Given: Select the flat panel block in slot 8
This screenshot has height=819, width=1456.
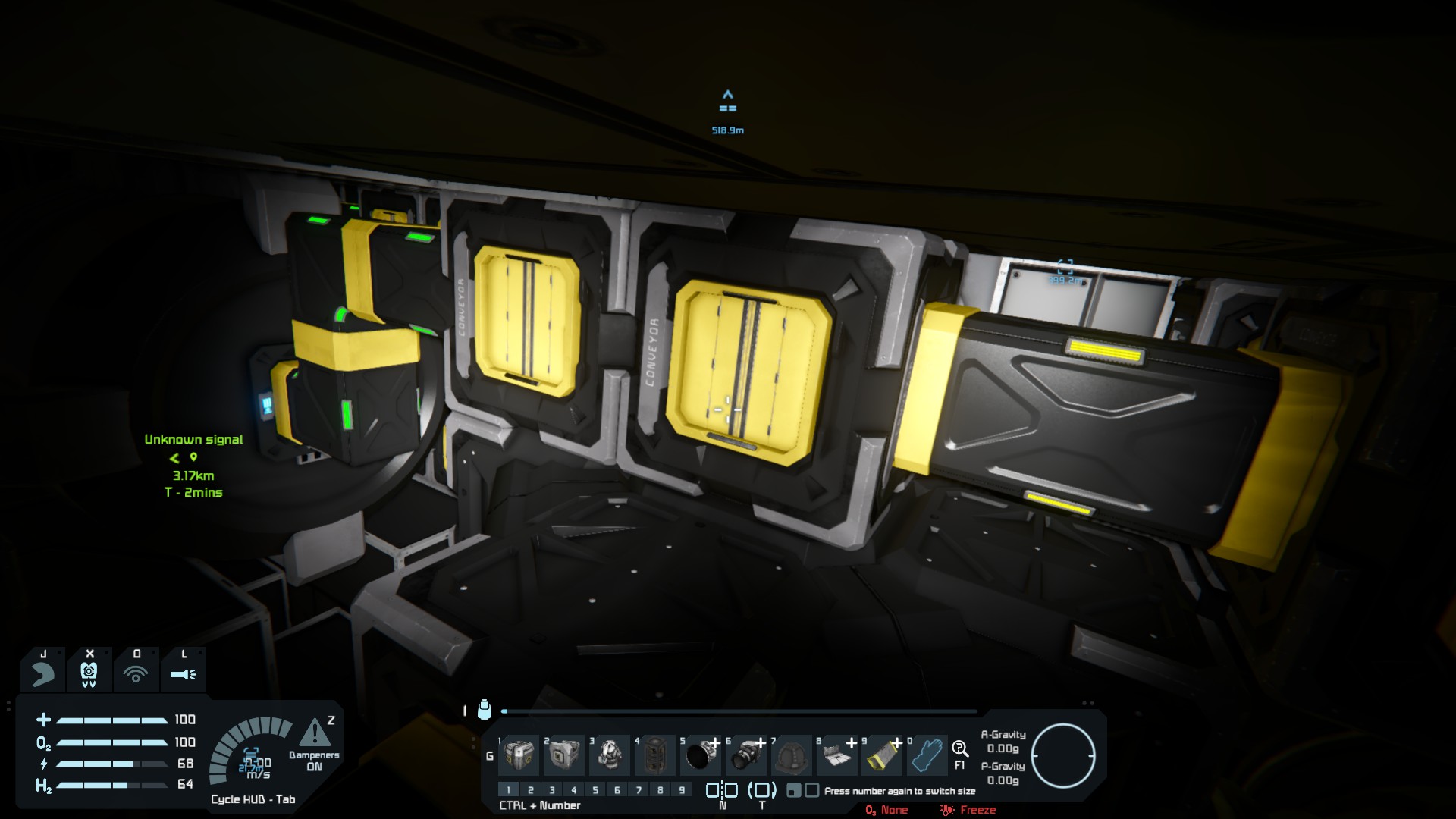Looking at the screenshot, I should [x=836, y=755].
